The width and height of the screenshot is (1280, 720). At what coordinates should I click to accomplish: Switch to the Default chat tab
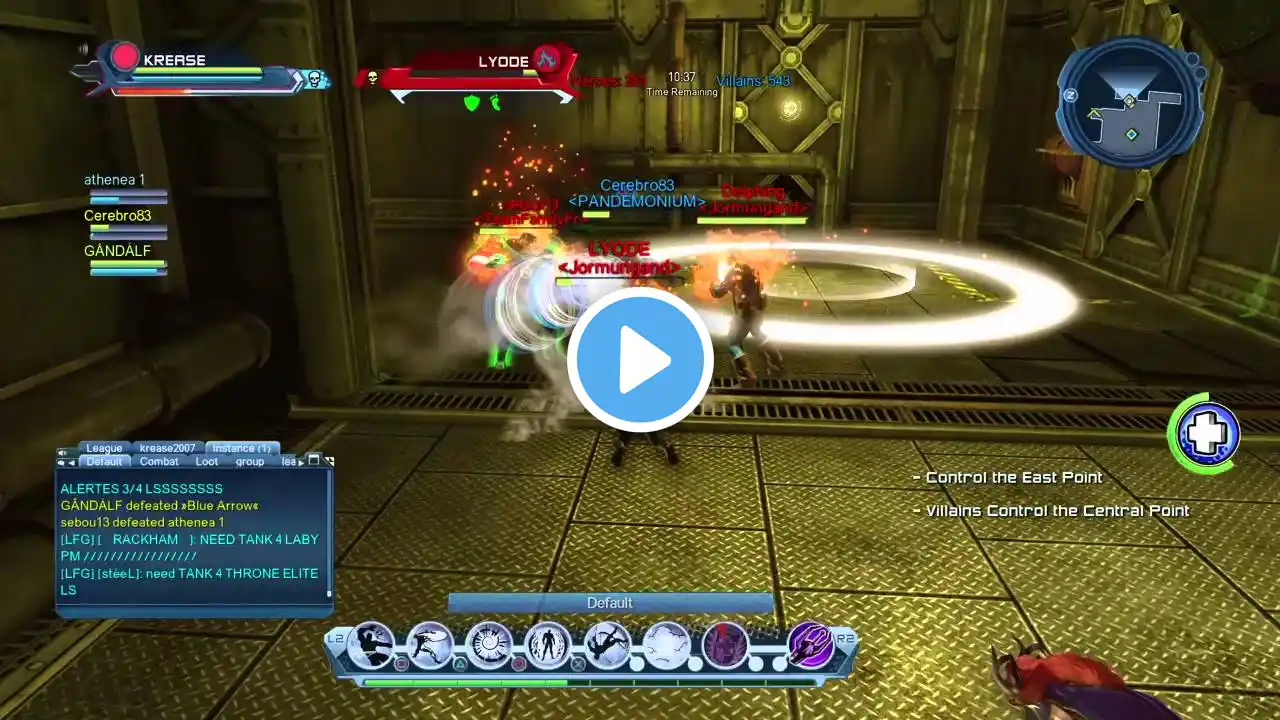click(x=104, y=462)
